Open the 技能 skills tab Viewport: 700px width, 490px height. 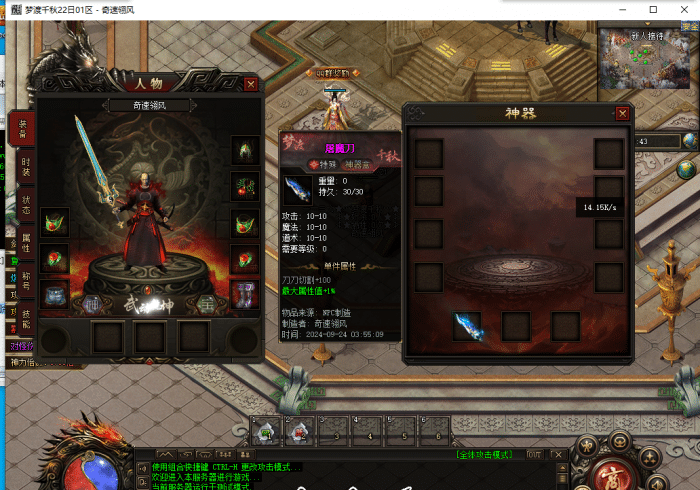[25, 317]
